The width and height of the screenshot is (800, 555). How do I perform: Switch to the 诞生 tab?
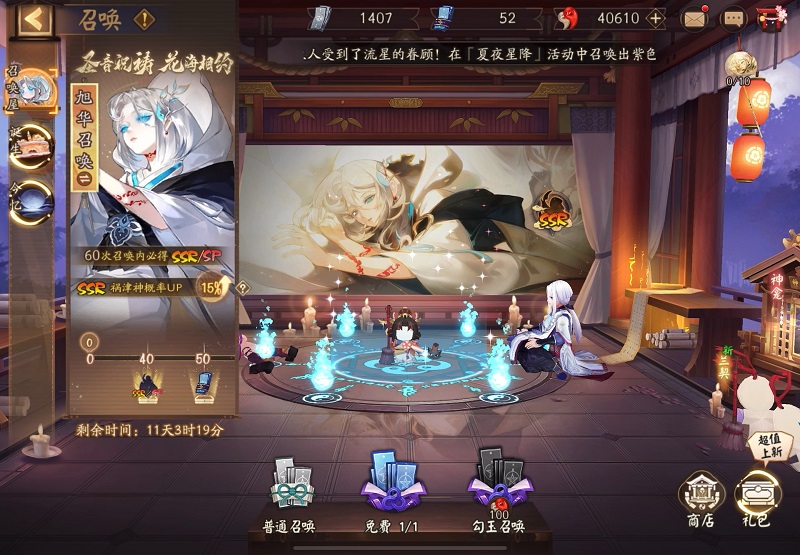pyautogui.click(x=34, y=146)
